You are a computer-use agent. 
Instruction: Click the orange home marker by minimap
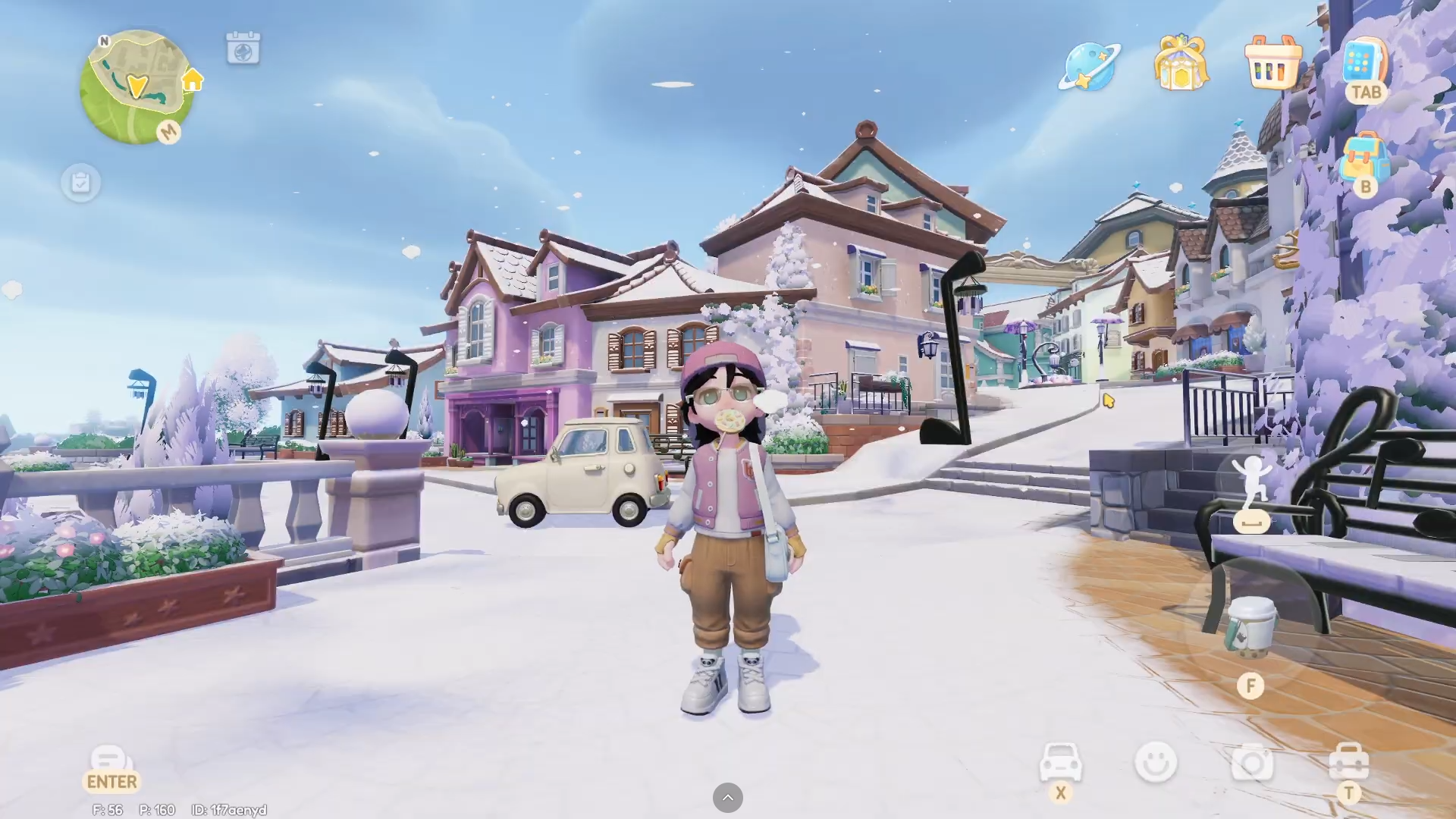pos(193,79)
